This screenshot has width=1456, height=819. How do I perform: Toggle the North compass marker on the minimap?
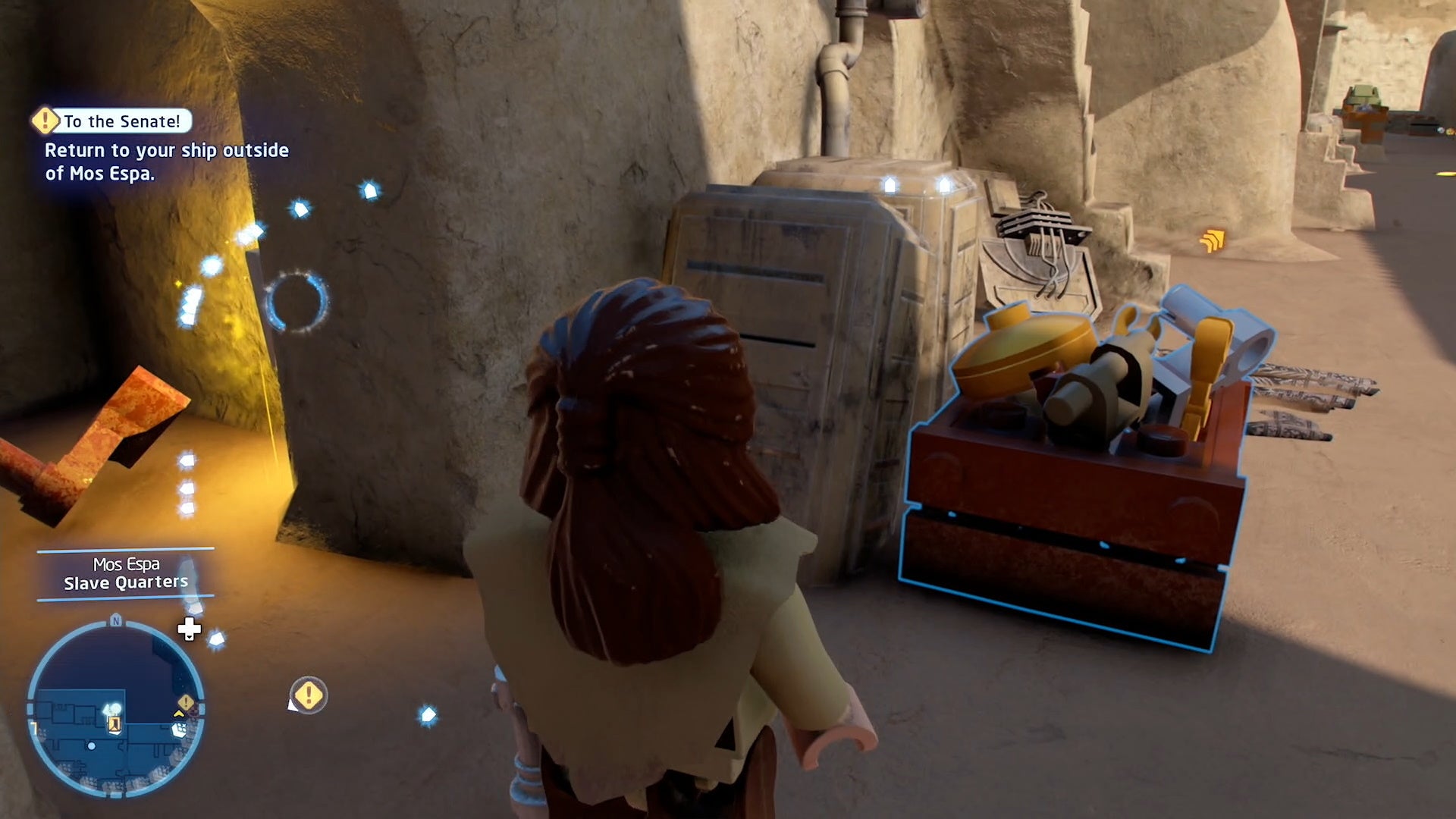[x=116, y=621]
